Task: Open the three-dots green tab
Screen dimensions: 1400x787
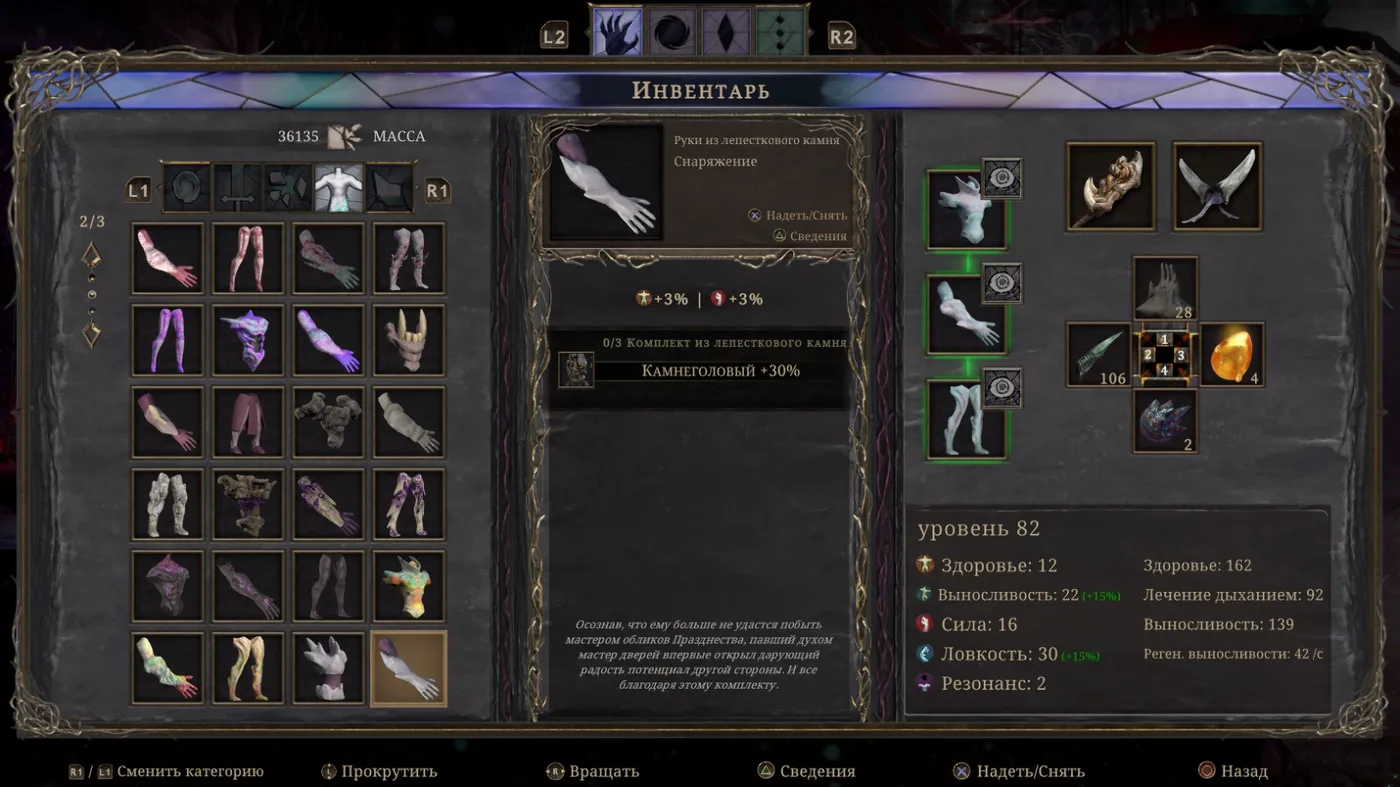Action: 780,32
